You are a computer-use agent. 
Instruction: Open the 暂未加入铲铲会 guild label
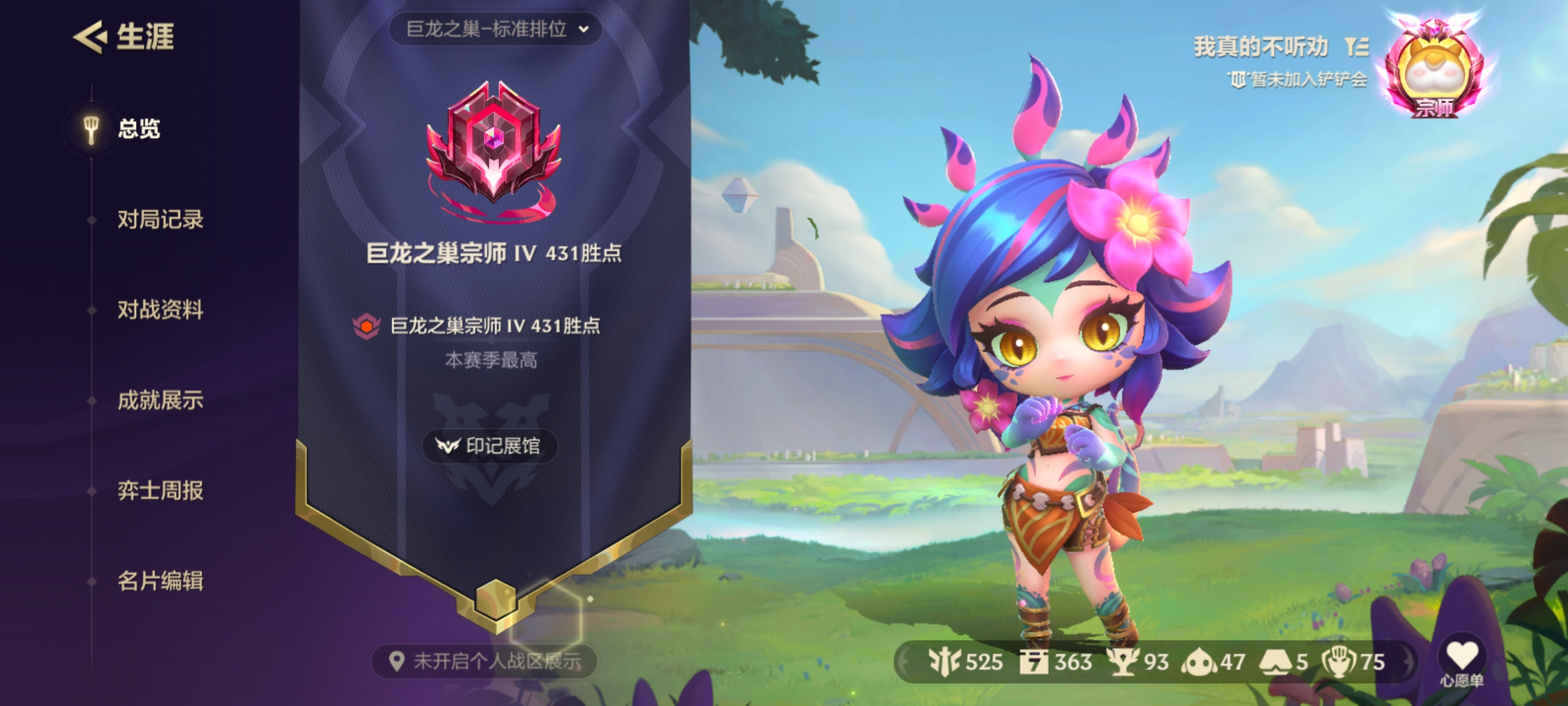(x=1298, y=80)
